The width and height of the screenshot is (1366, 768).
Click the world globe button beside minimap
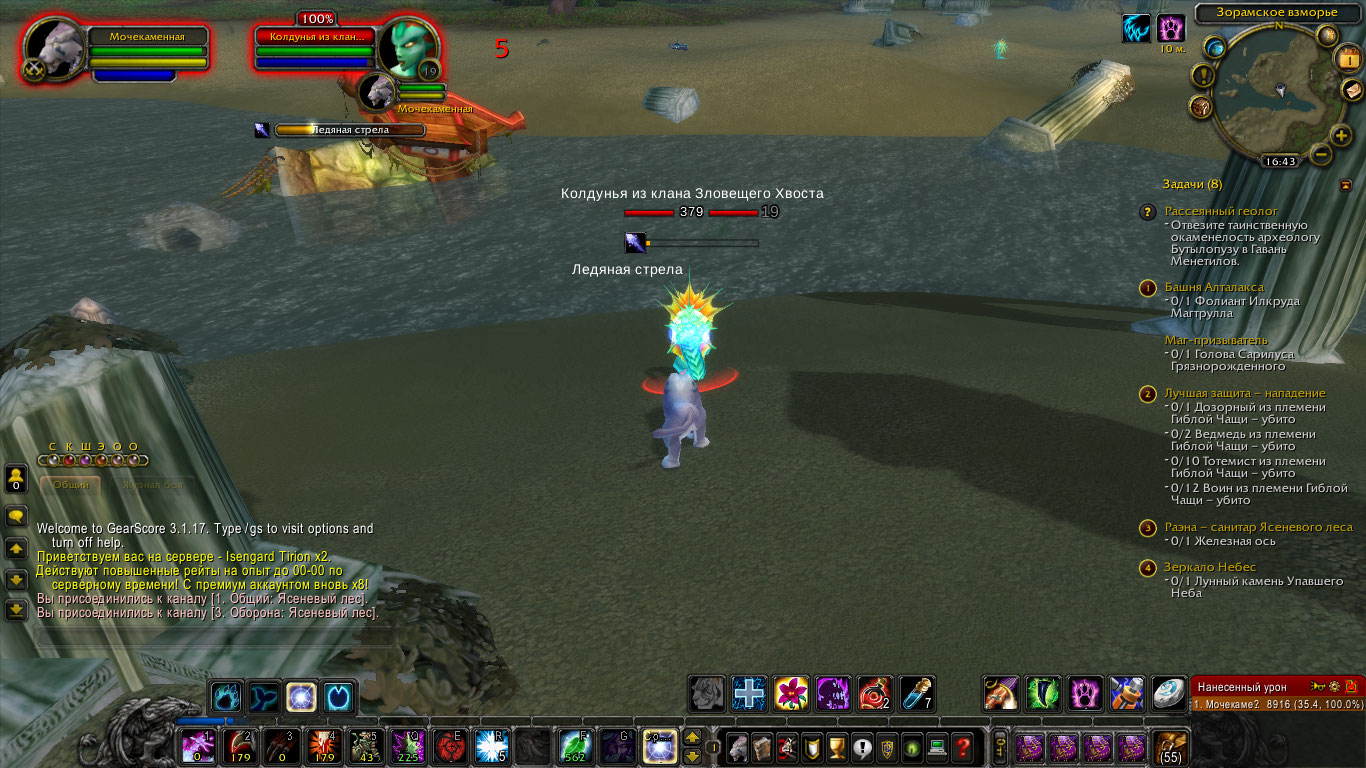(x=1215, y=47)
